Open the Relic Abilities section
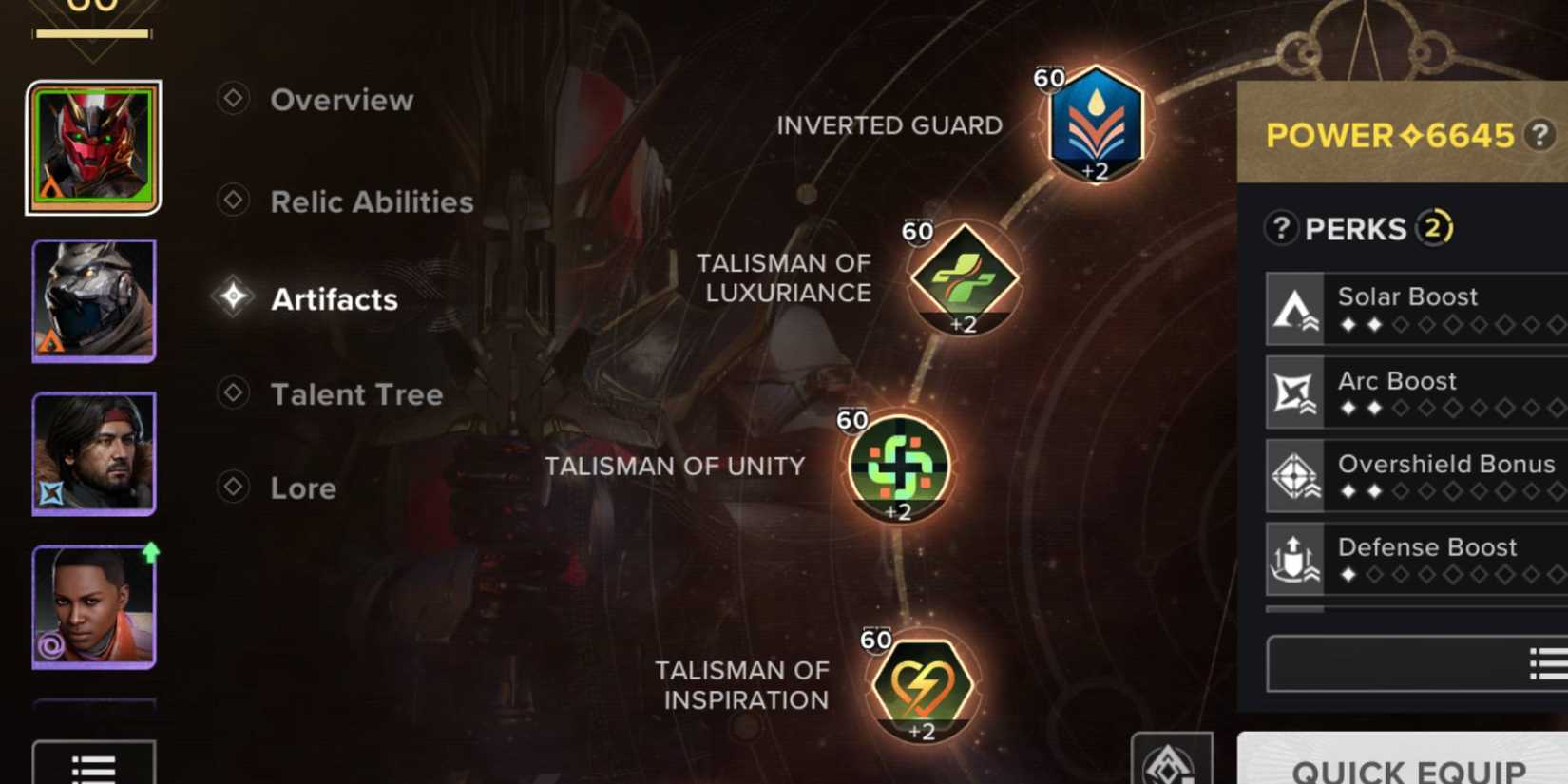This screenshot has height=784, width=1568. point(372,201)
